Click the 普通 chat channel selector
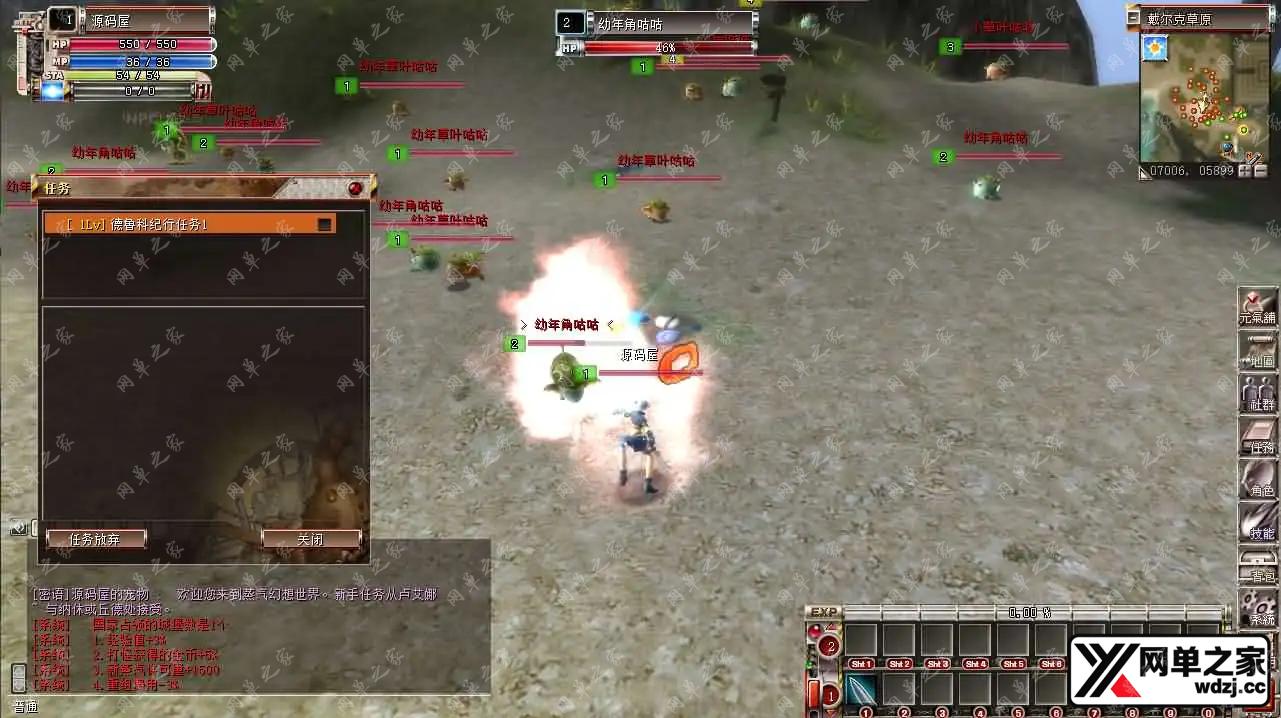The height and width of the screenshot is (718, 1281). 25,707
